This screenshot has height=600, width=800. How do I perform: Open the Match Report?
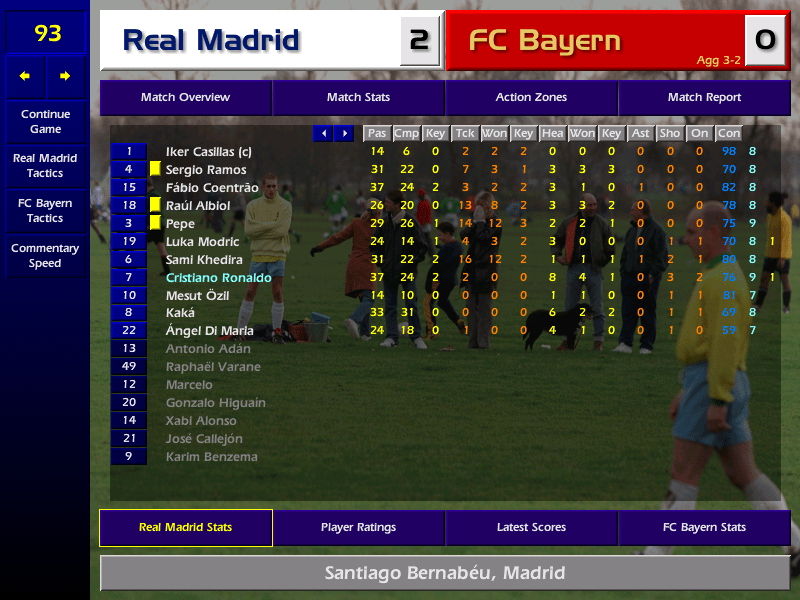[x=704, y=98]
